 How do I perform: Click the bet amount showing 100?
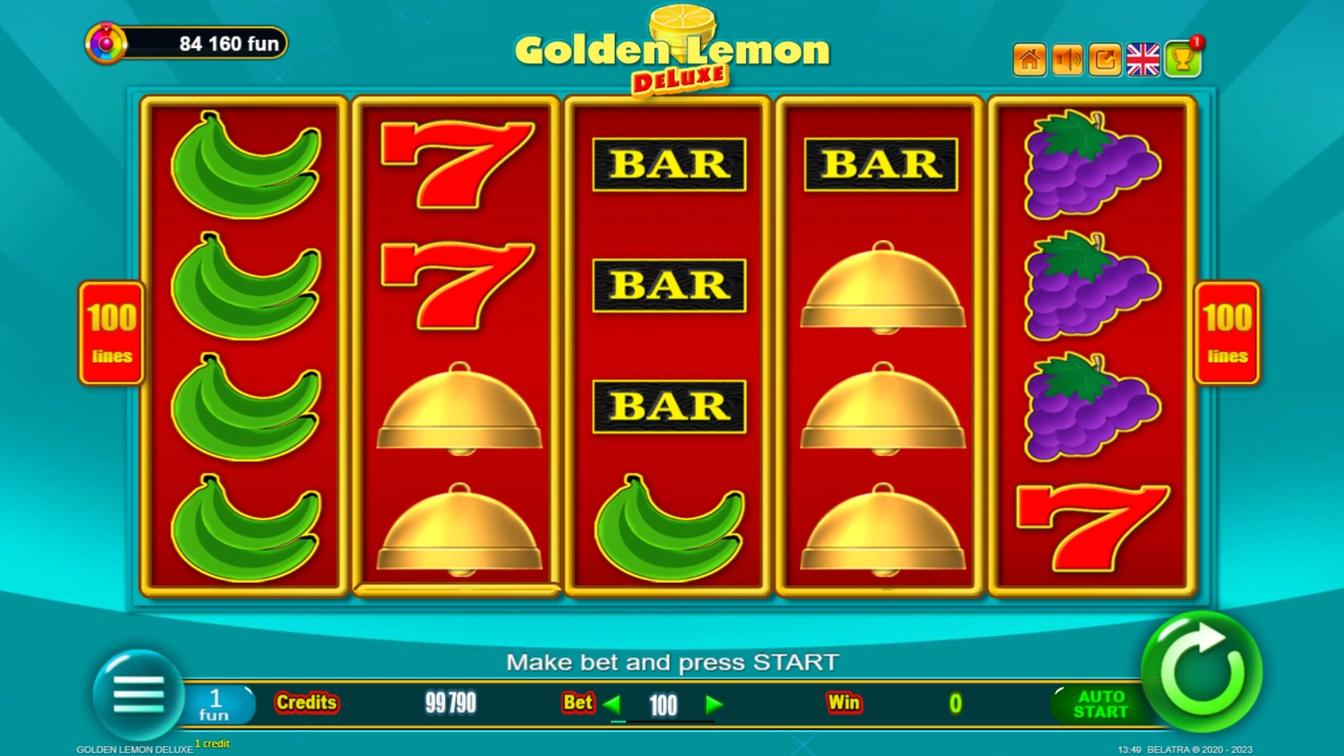tap(662, 703)
